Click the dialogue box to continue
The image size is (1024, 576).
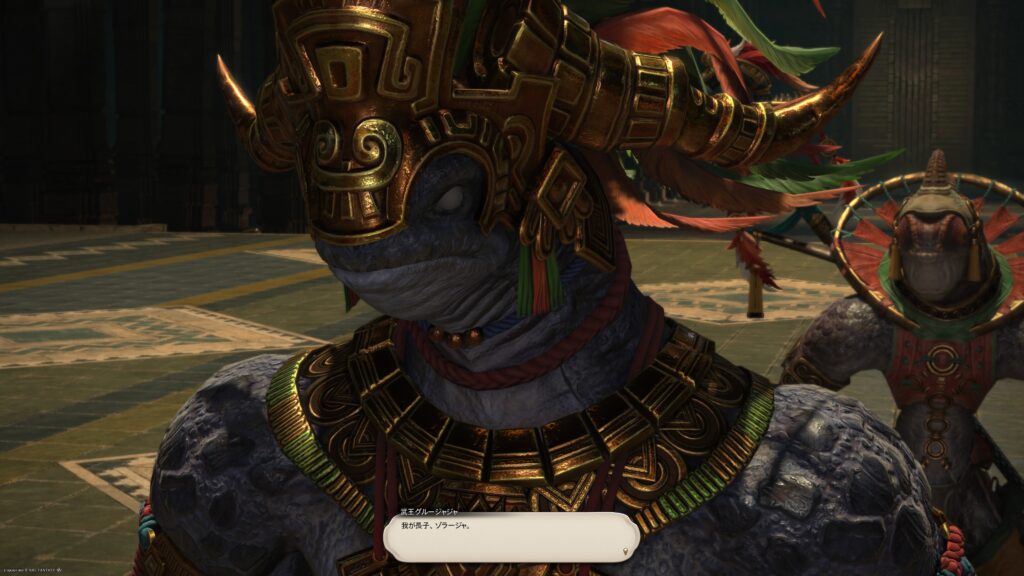(x=511, y=536)
